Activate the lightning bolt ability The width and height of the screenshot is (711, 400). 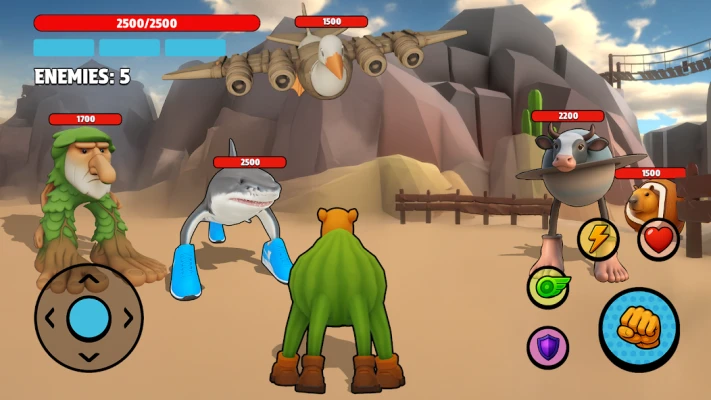click(597, 238)
